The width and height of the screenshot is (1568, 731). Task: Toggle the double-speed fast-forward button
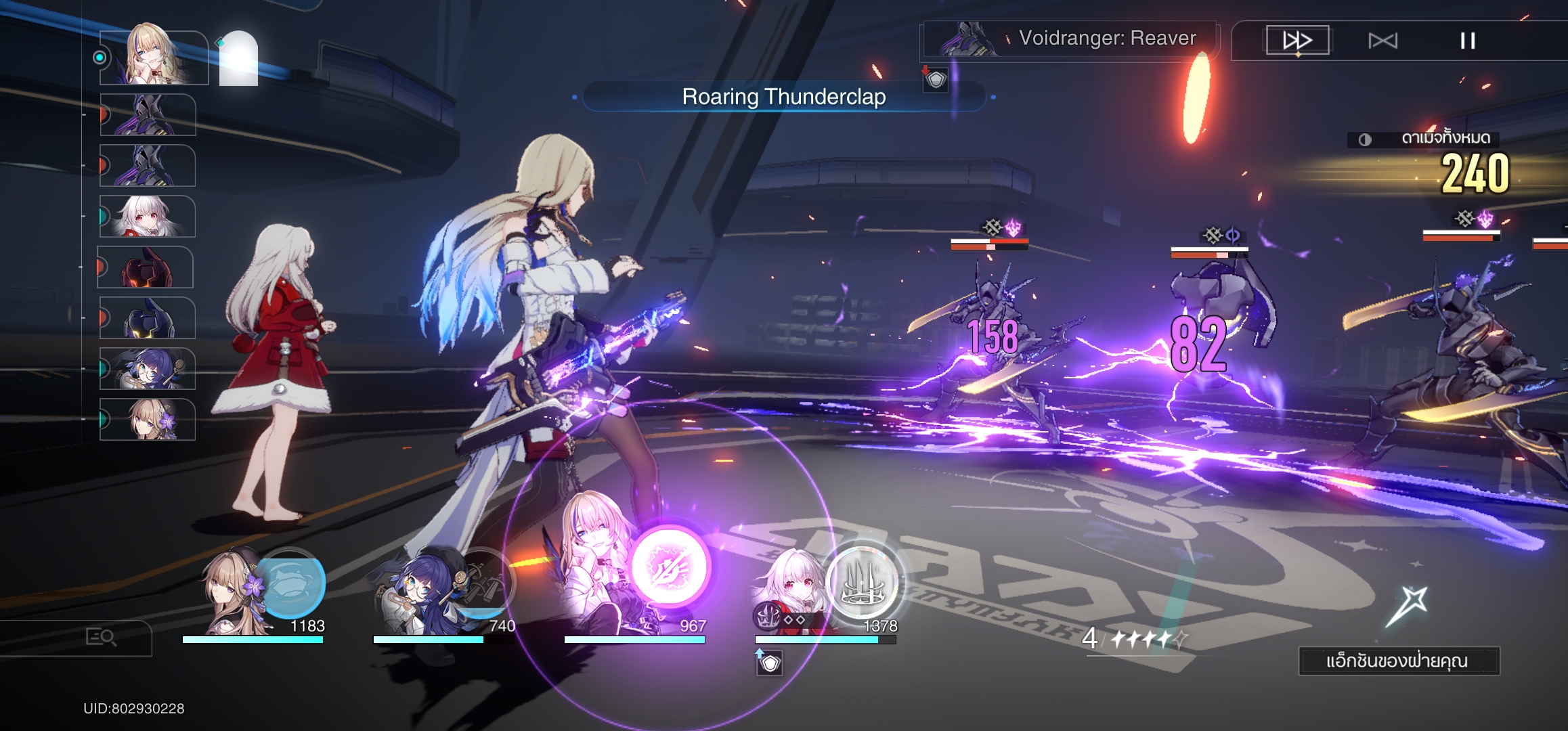tap(1297, 41)
